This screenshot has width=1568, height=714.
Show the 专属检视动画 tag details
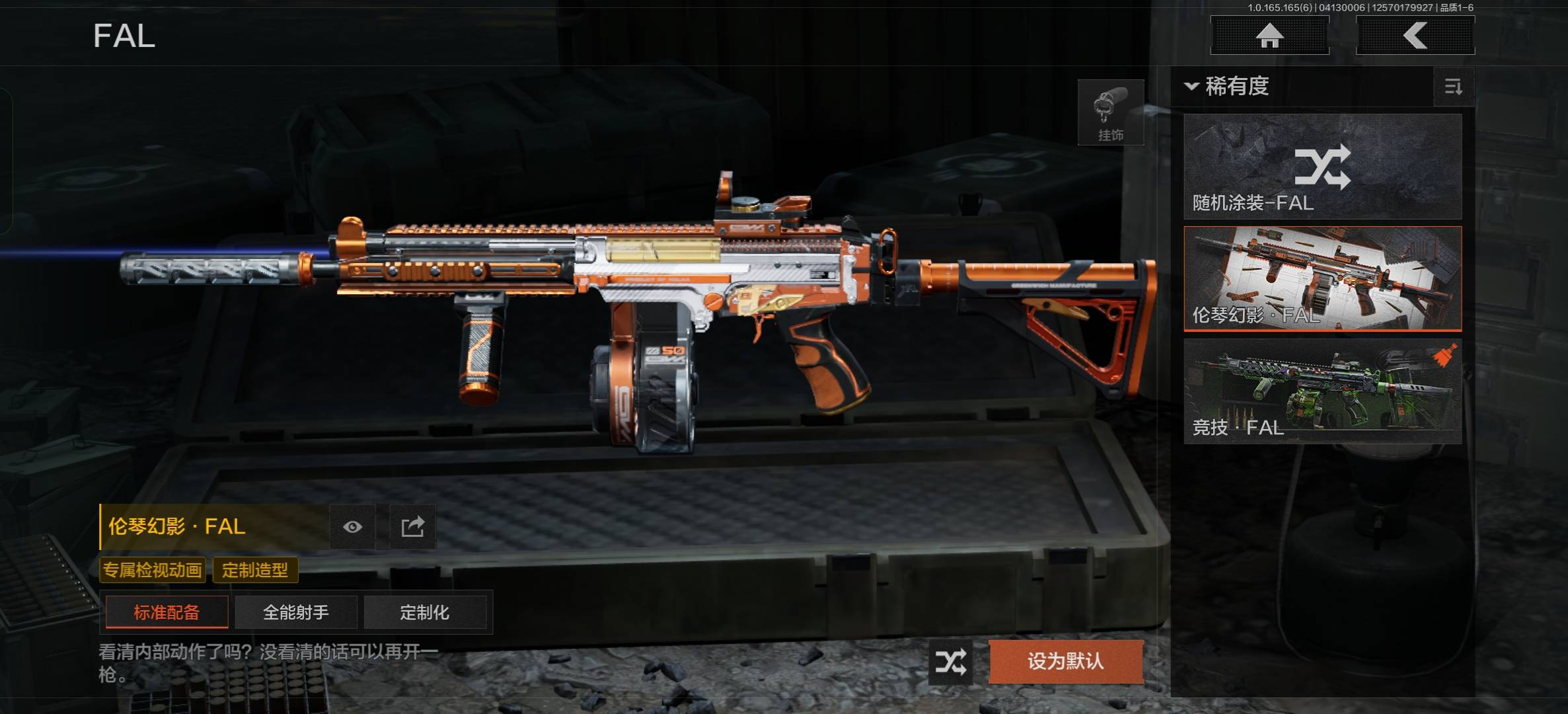pyautogui.click(x=152, y=570)
